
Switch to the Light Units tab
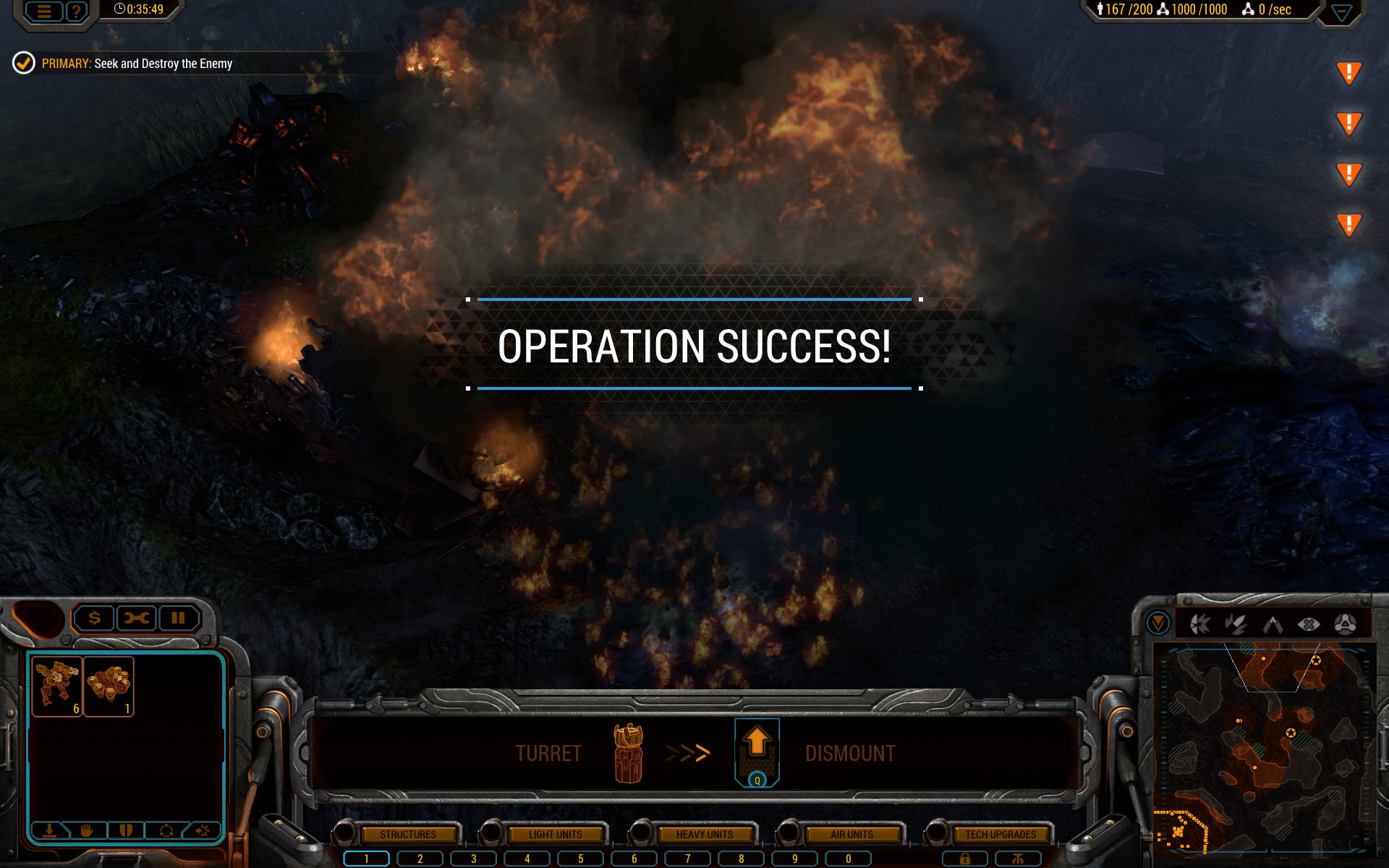(x=555, y=834)
